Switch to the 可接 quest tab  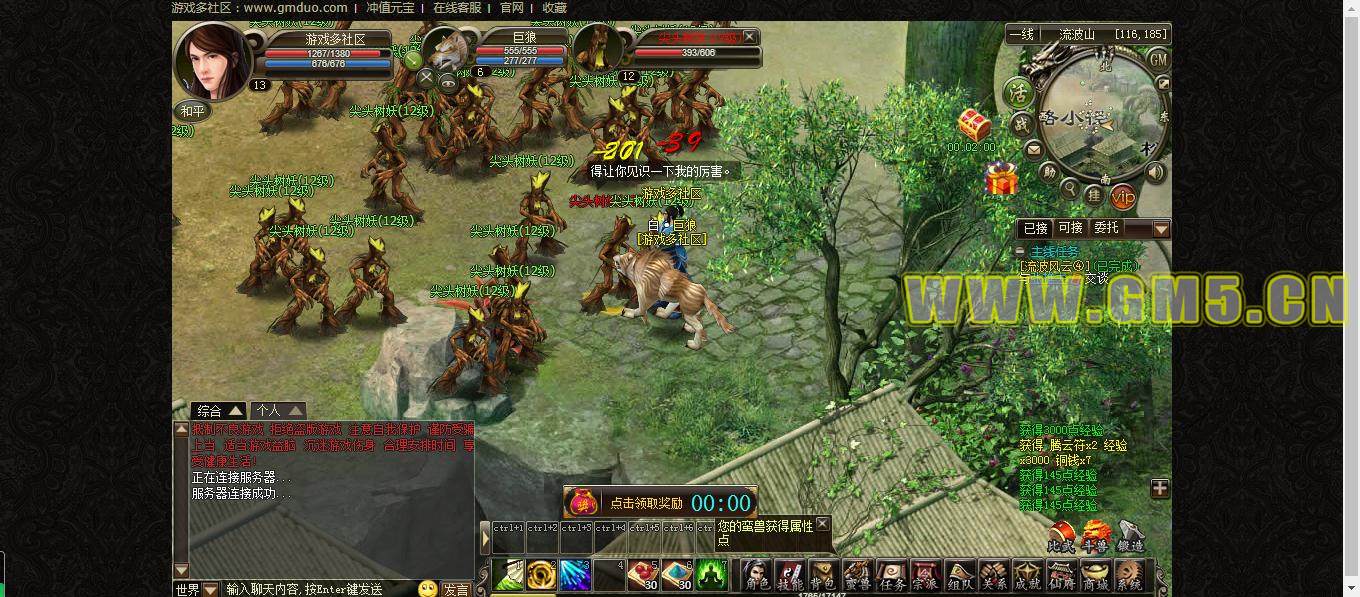pyautogui.click(x=1070, y=228)
